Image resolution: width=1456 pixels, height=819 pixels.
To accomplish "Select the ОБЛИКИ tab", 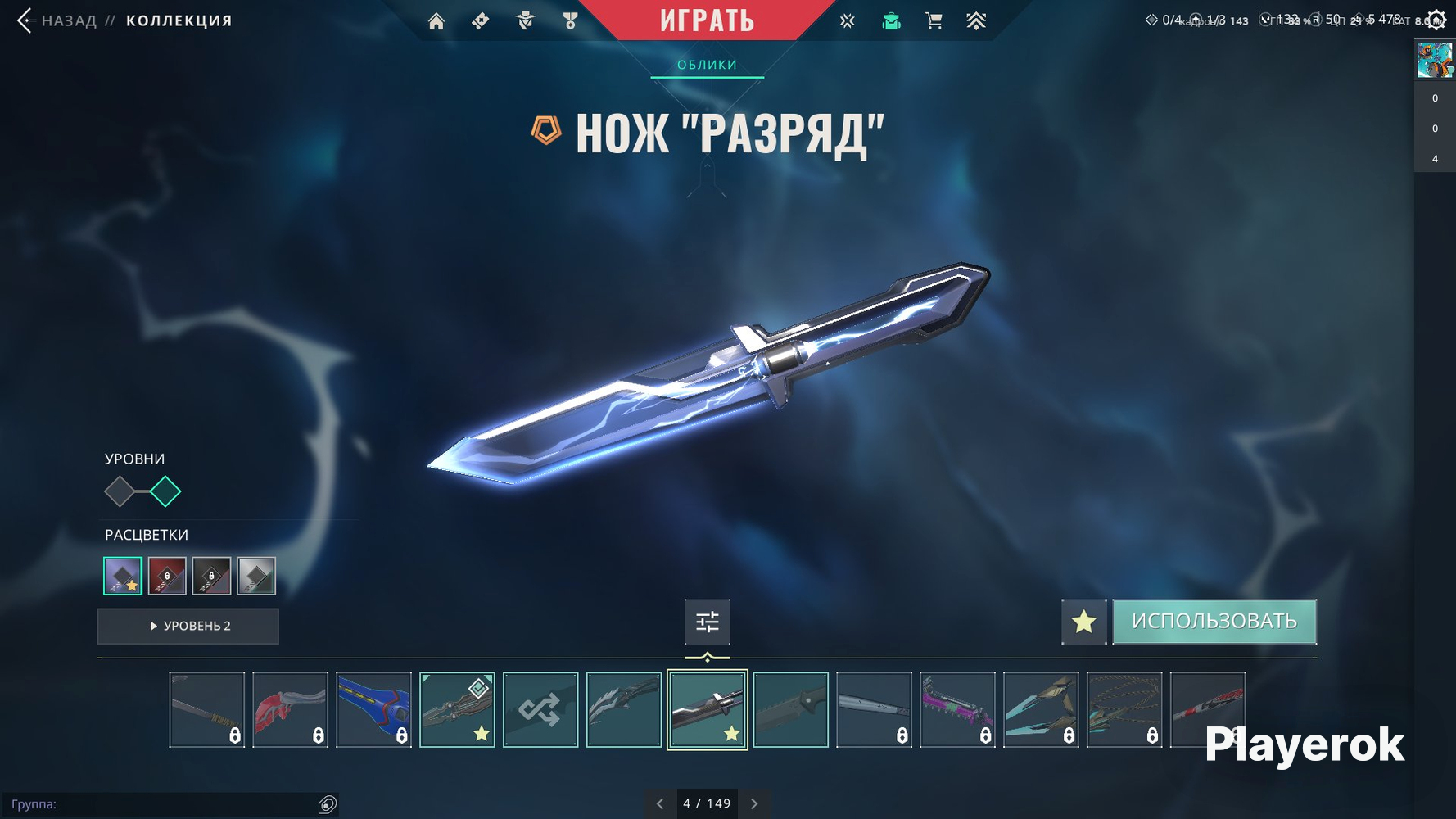I will [707, 65].
